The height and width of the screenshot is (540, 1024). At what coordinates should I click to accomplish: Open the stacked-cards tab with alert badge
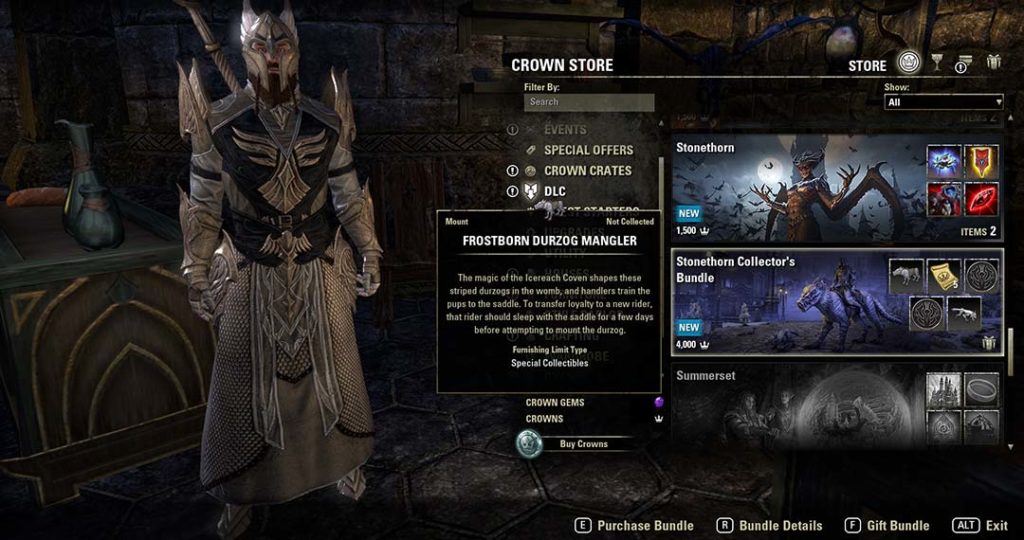[964, 64]
